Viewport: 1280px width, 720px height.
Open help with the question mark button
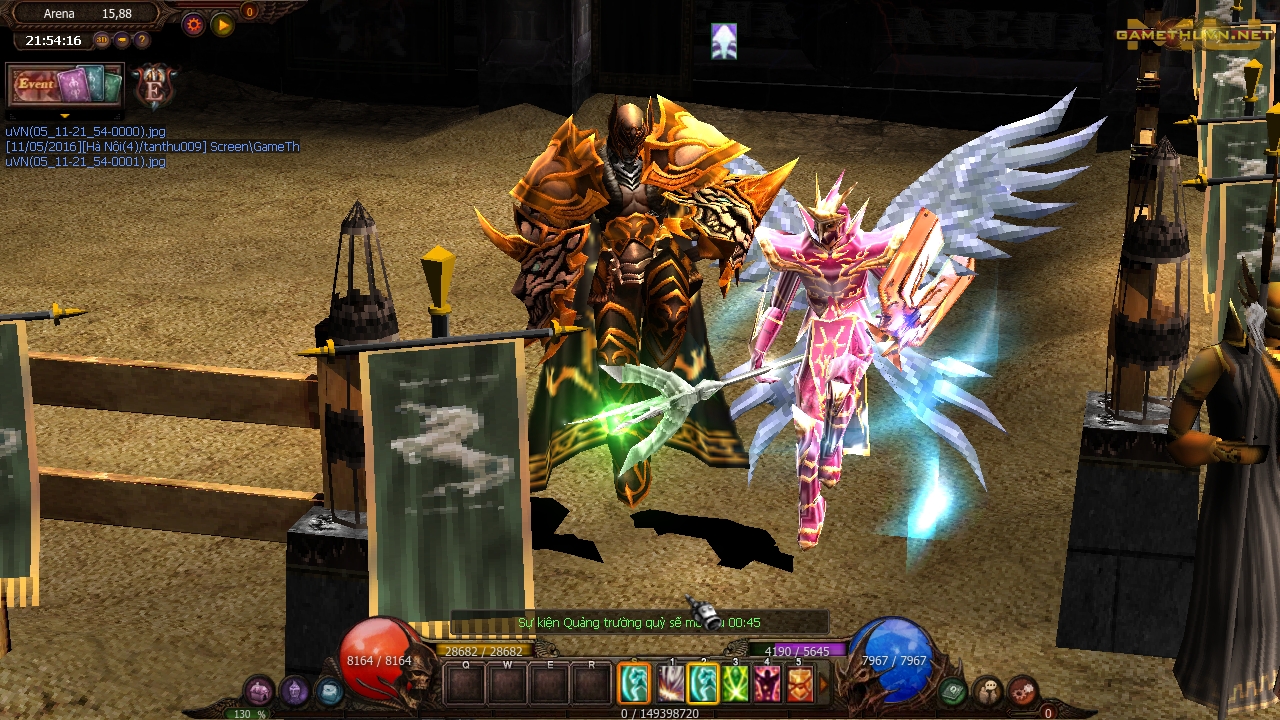(142, 41)
